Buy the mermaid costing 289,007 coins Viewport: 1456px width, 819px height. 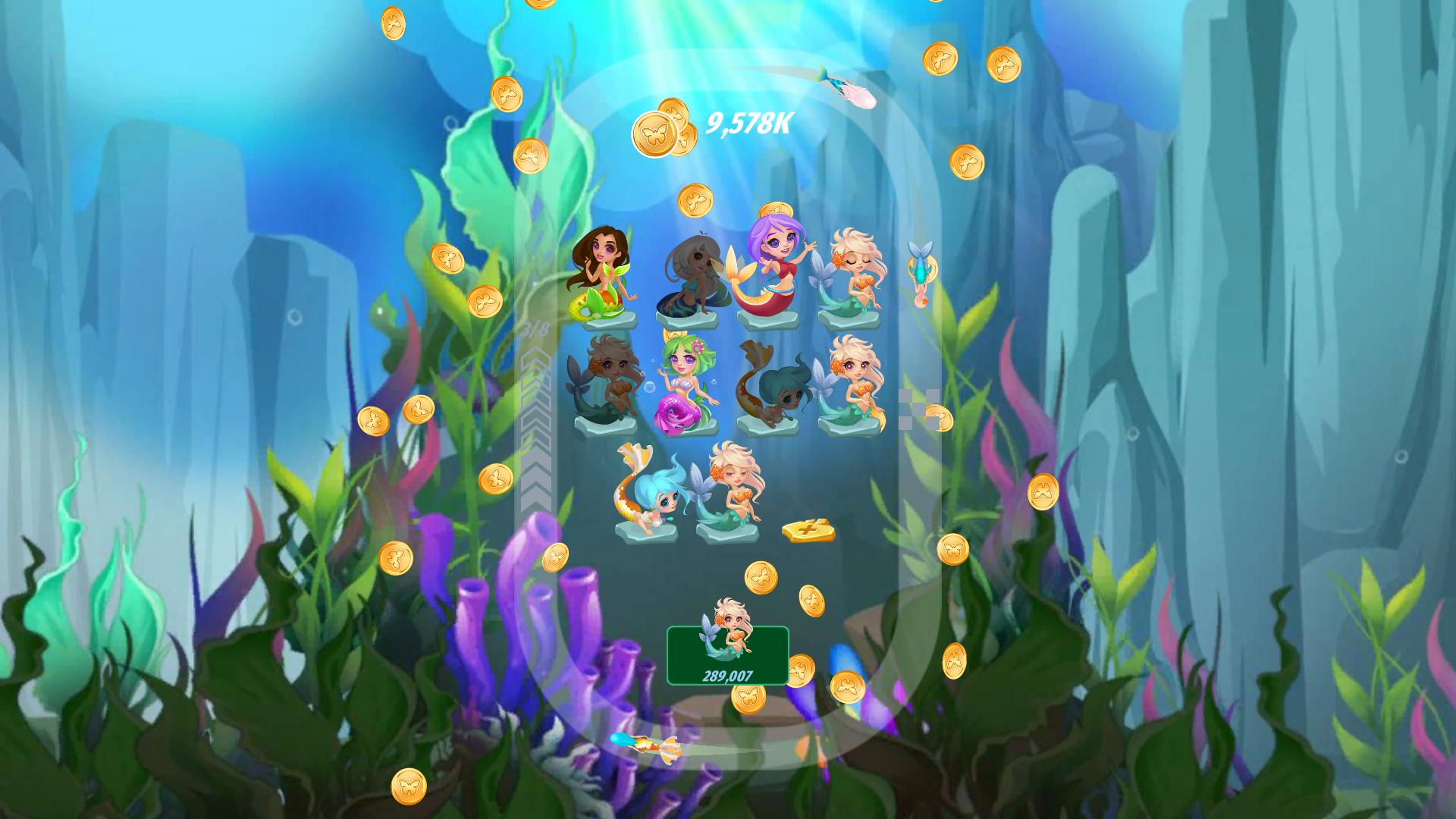(728, 658)
